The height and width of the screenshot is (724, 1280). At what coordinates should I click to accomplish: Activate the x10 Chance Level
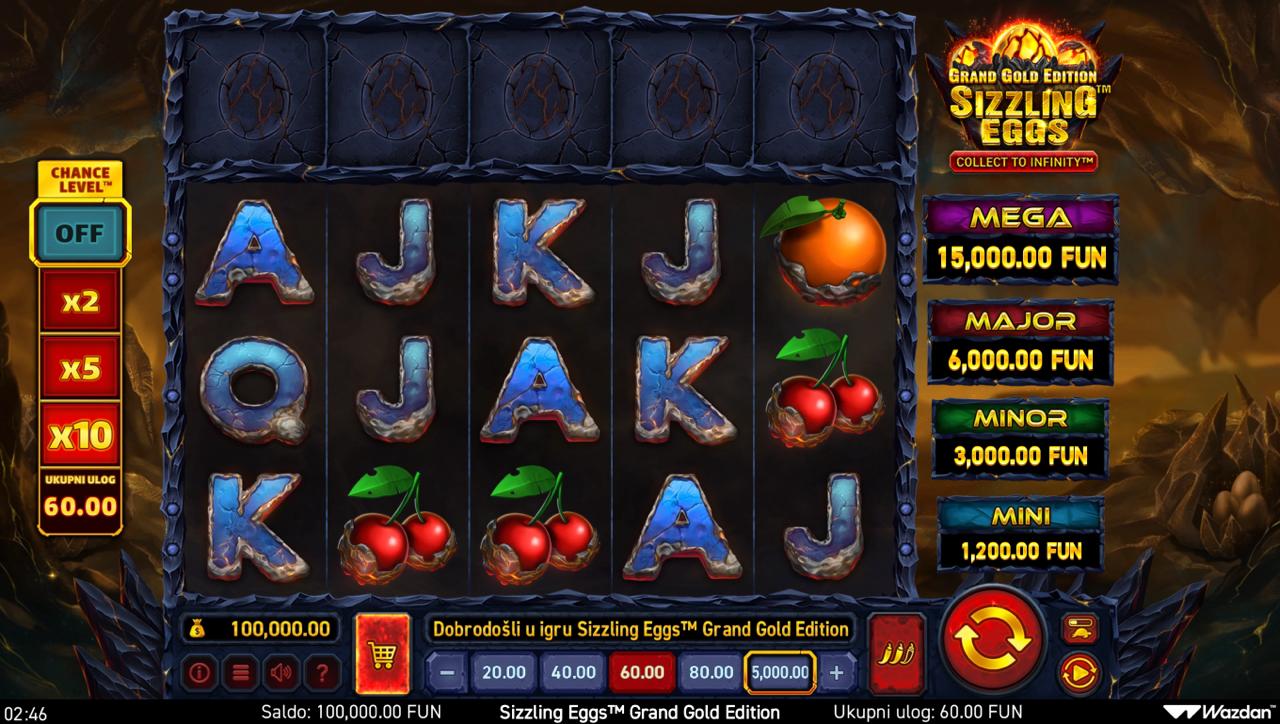pos(80,435)
